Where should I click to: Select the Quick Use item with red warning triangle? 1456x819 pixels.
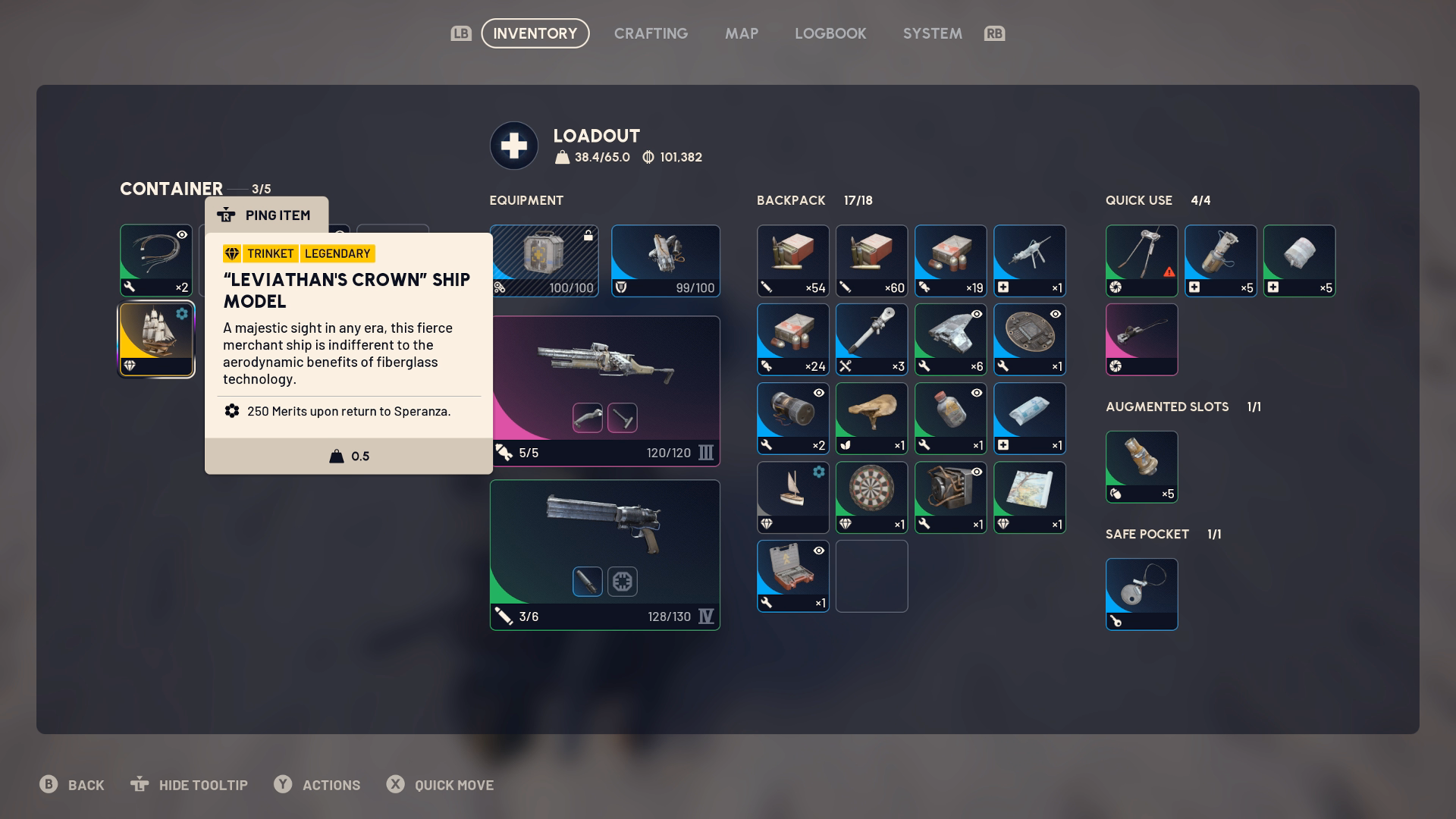(x=1141, y=261)
